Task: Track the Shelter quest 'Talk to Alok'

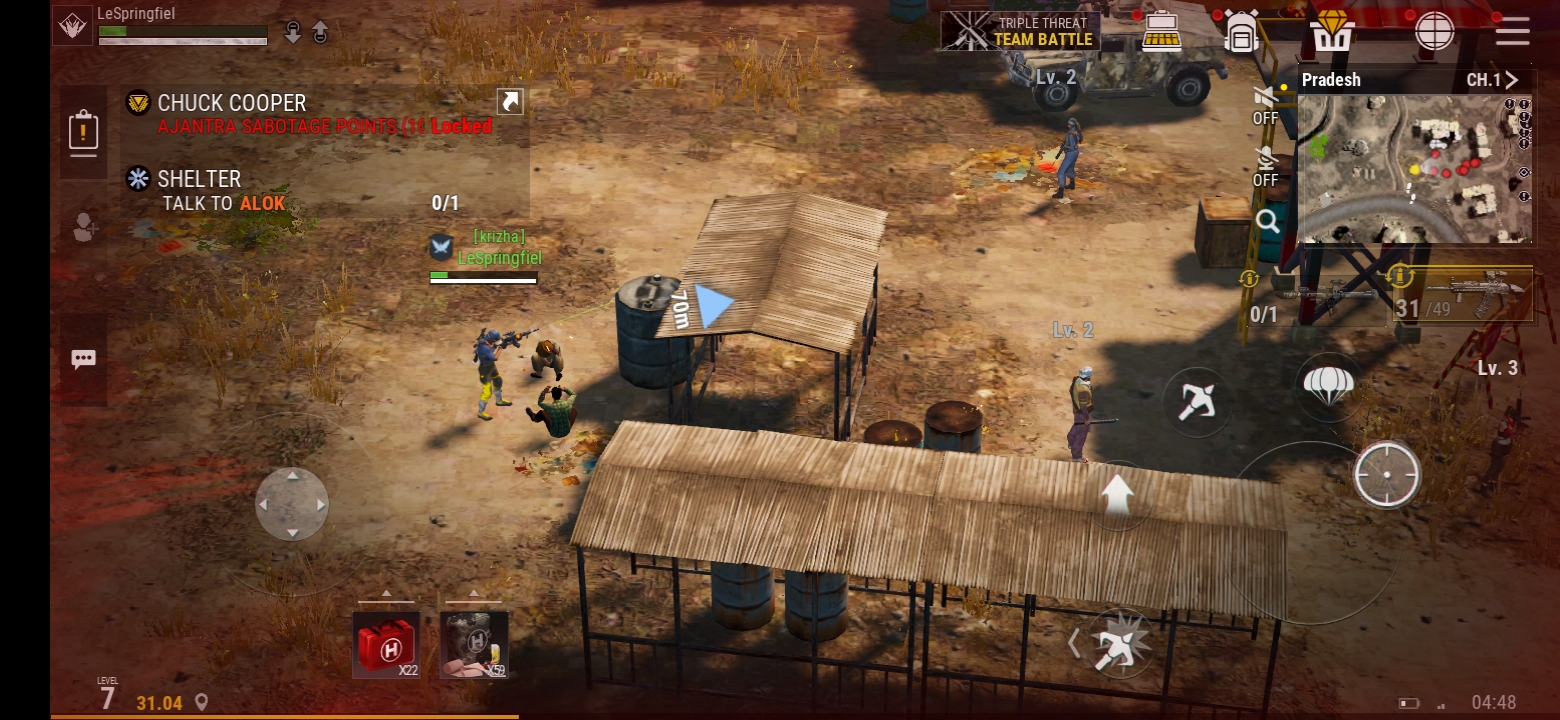Action: (223, 191)
